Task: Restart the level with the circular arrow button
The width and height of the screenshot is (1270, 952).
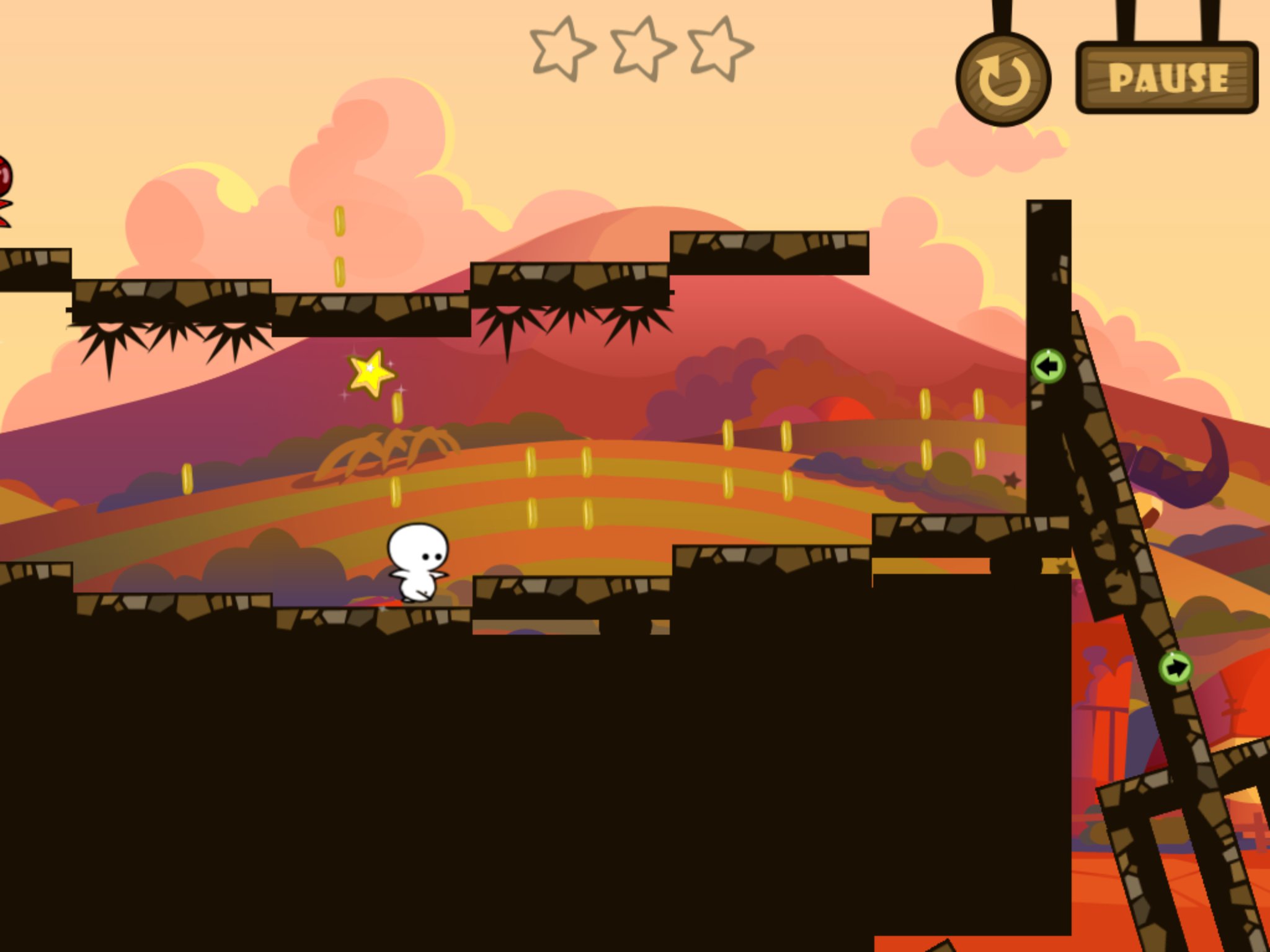Action: coord(1003,80)
